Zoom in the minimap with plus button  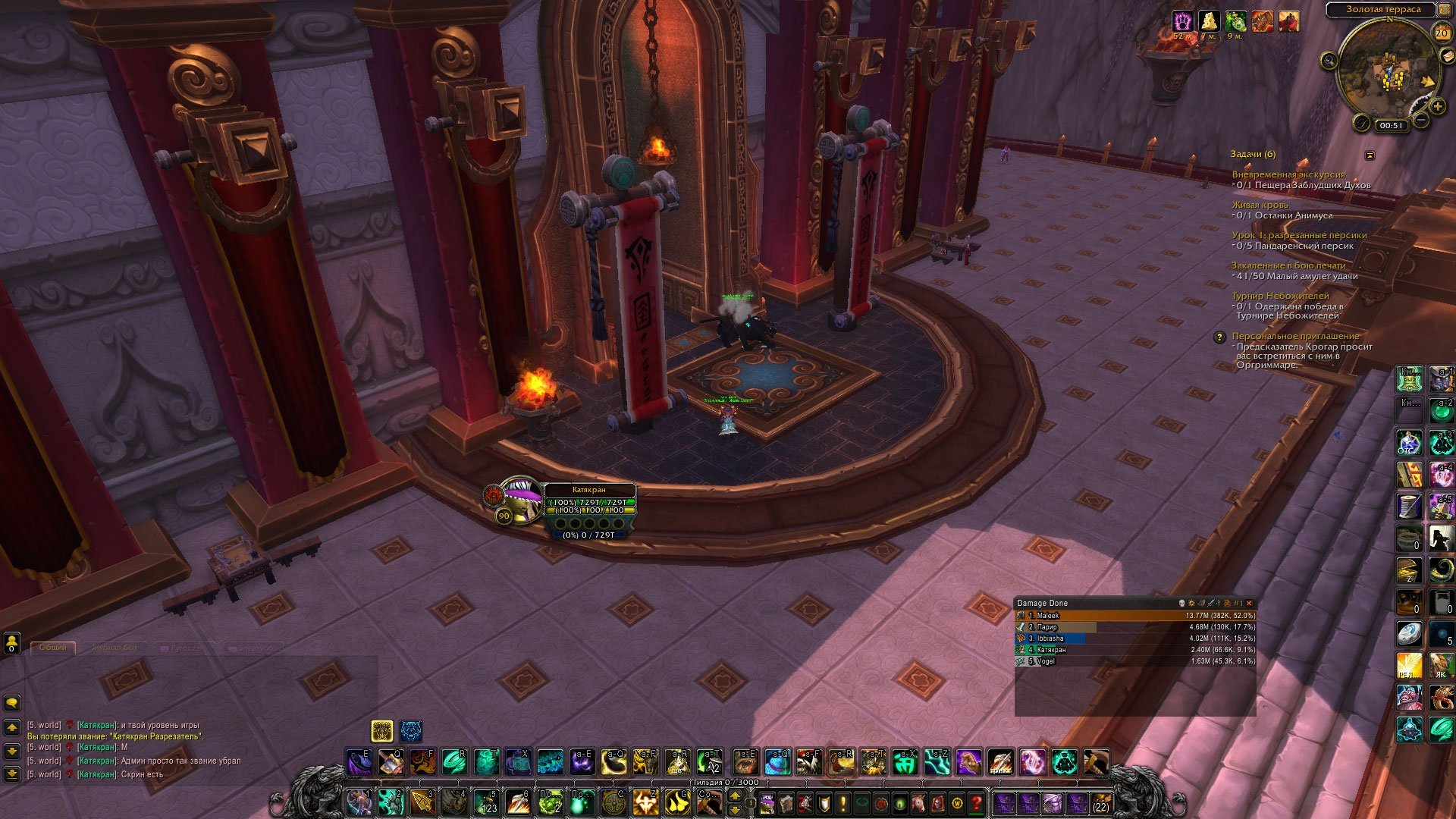[x=1437, y=107]
